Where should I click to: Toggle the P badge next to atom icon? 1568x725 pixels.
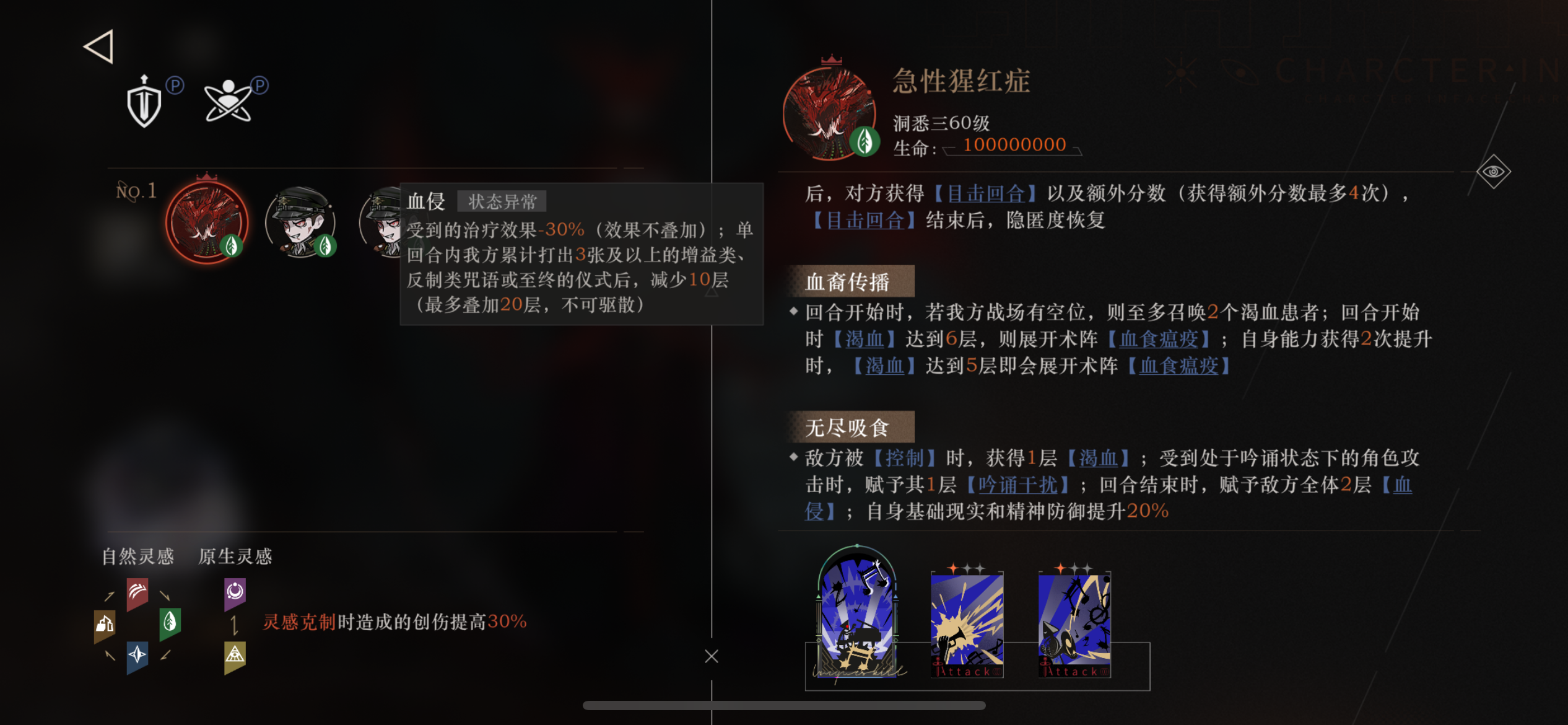pyautogui.click(x=260, y=87)
